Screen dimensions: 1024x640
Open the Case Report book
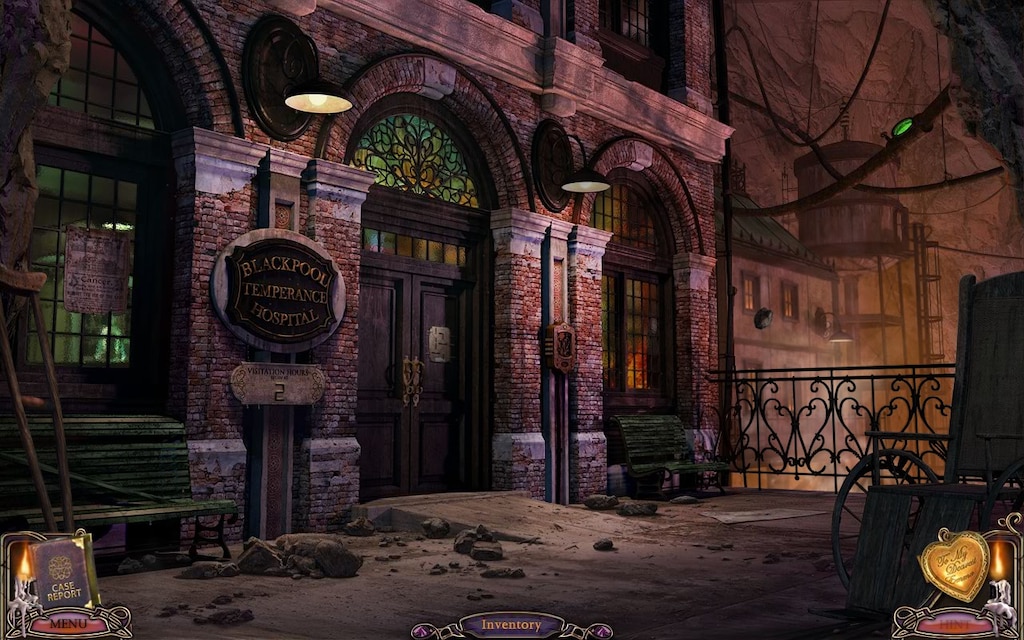click(61, 572)
